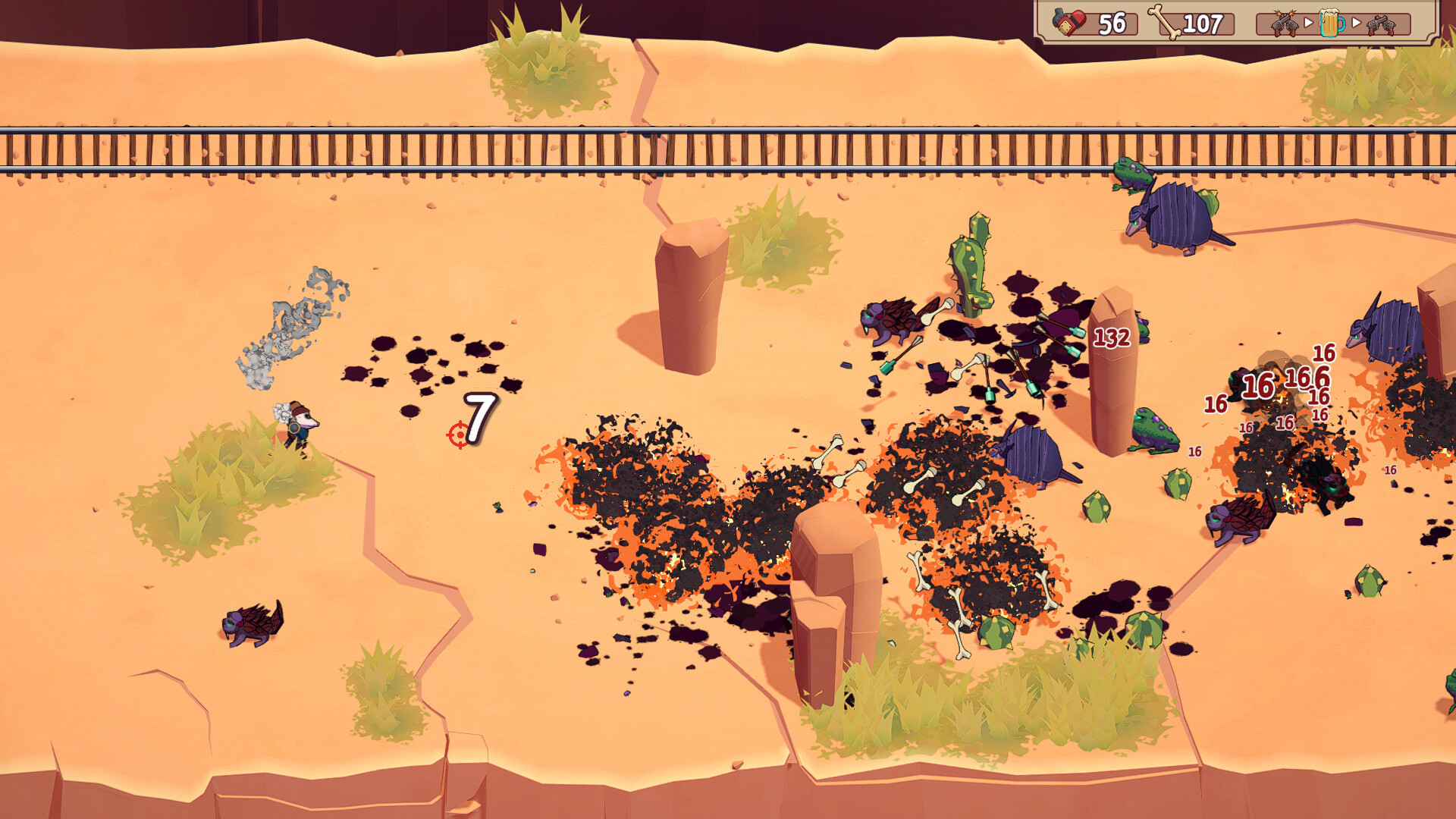This screenshot has height=819, width=1456.
Task: Select the firing revolvers stage icon
Action: point(1283,24)
